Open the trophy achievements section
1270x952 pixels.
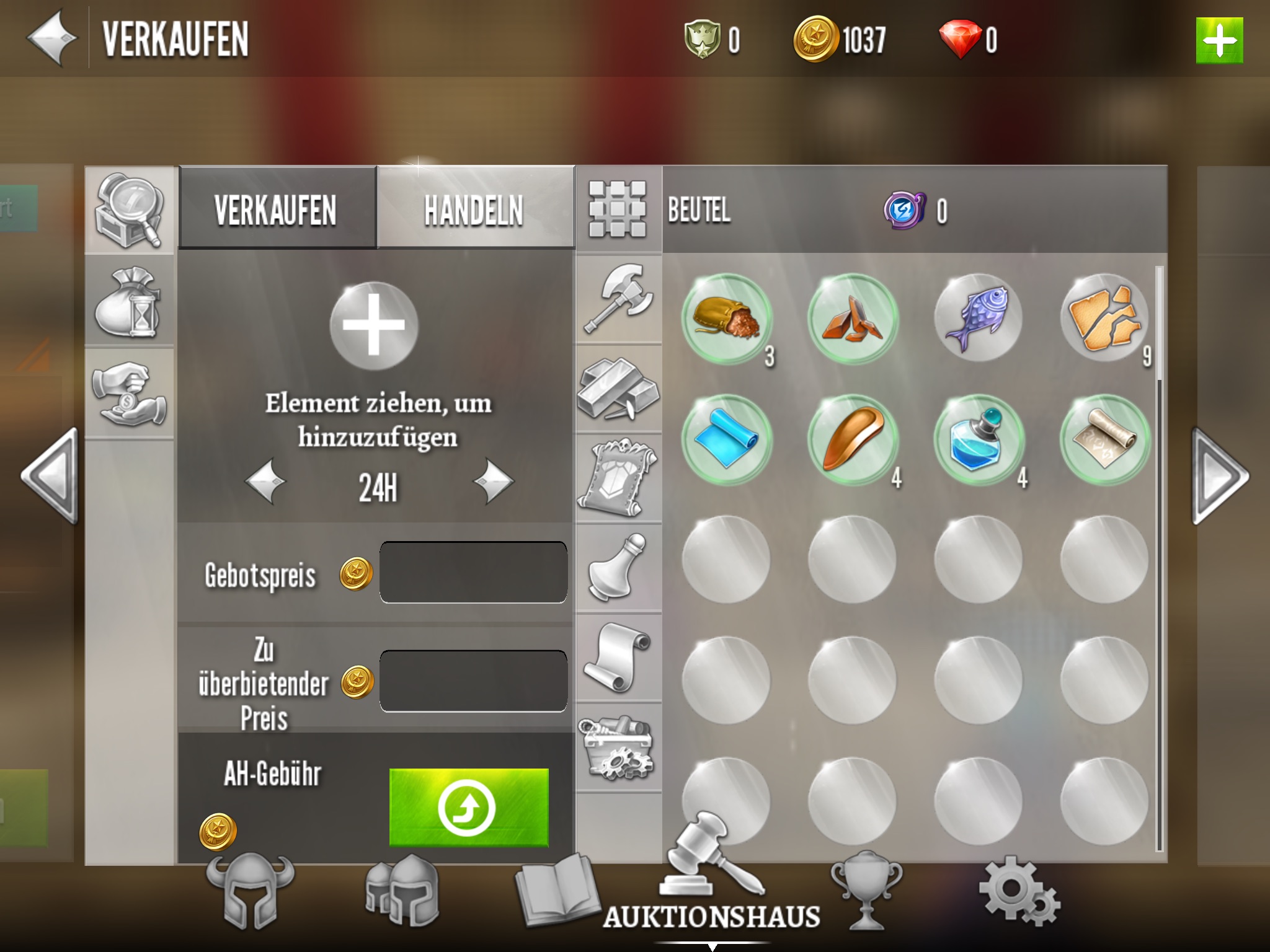click(x=866, y=890)
